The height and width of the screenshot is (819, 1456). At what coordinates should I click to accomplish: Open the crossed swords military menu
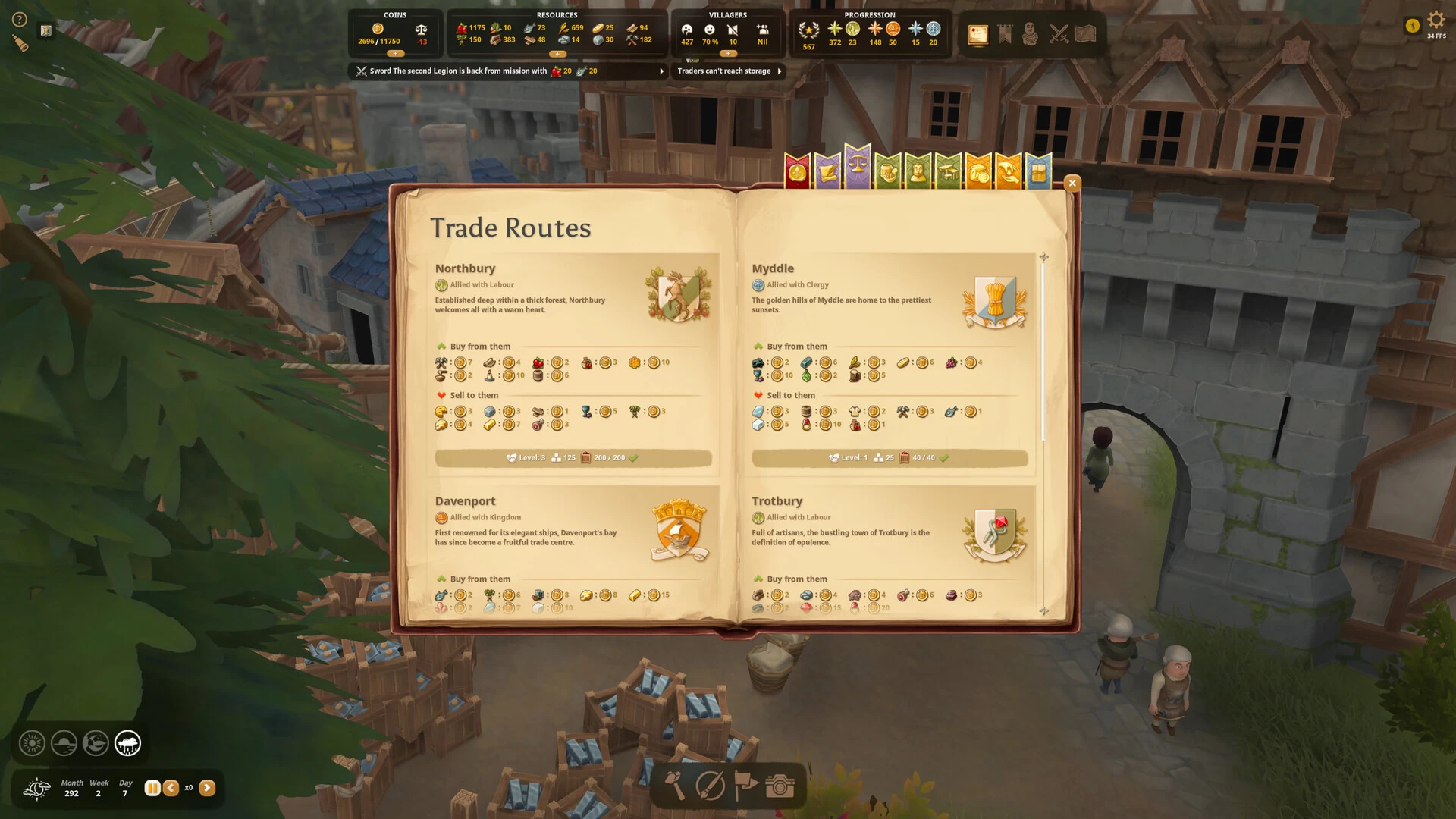pyautogui.click(x=1059, y=34)
